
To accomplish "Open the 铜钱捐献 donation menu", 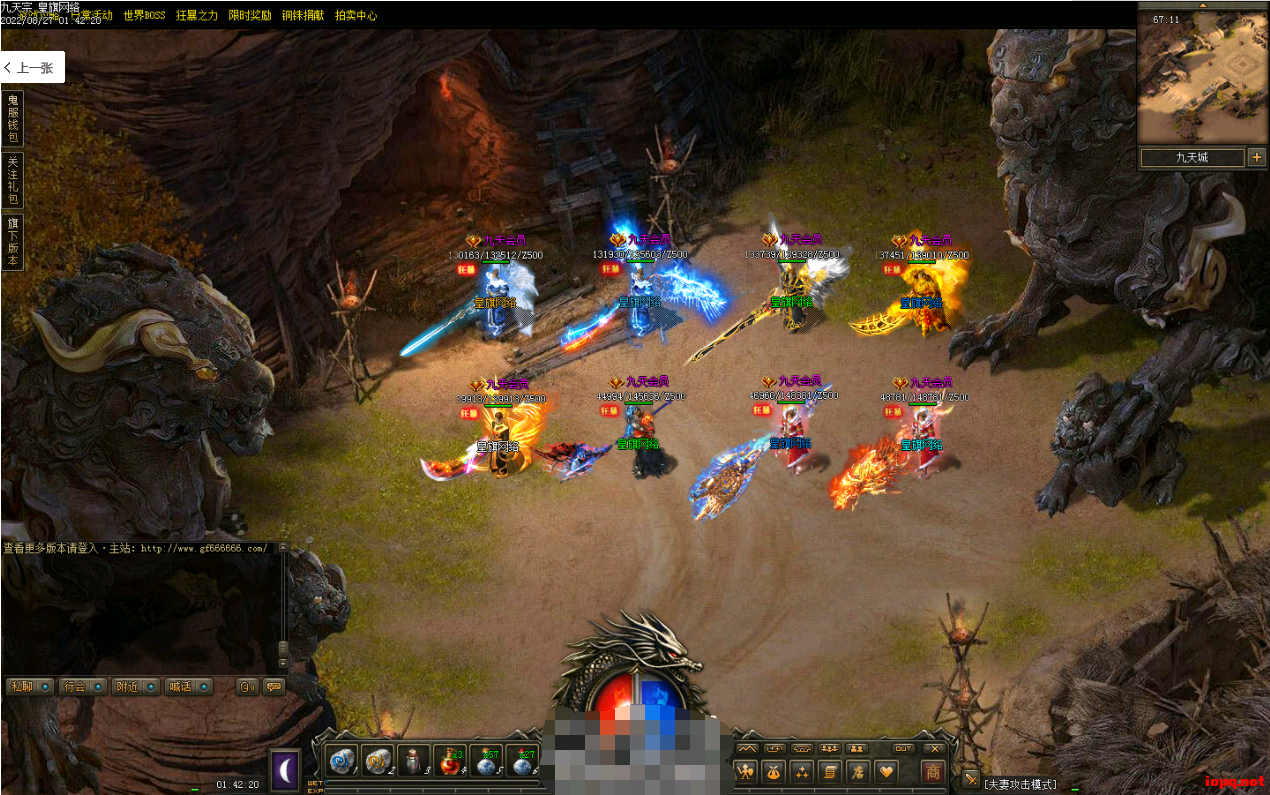I will 303,16.
